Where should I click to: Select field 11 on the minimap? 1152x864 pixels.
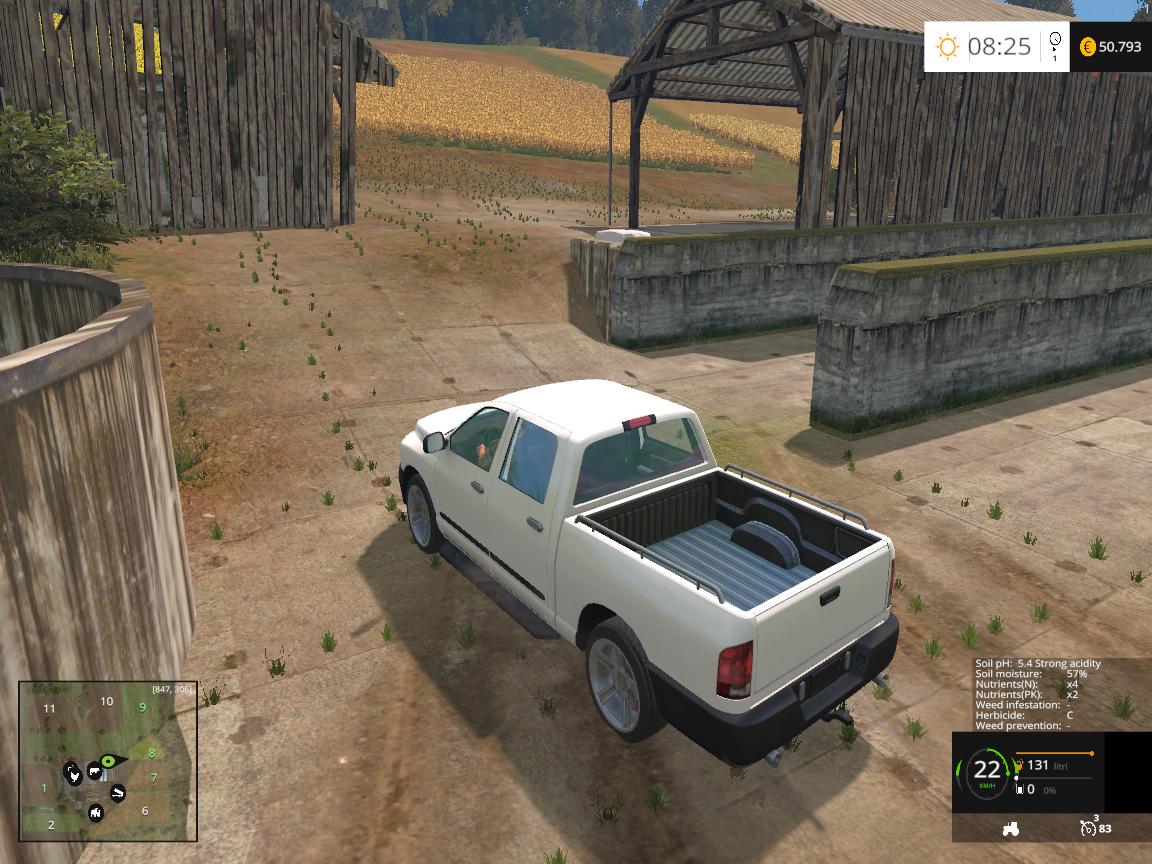tap(49, 709)
